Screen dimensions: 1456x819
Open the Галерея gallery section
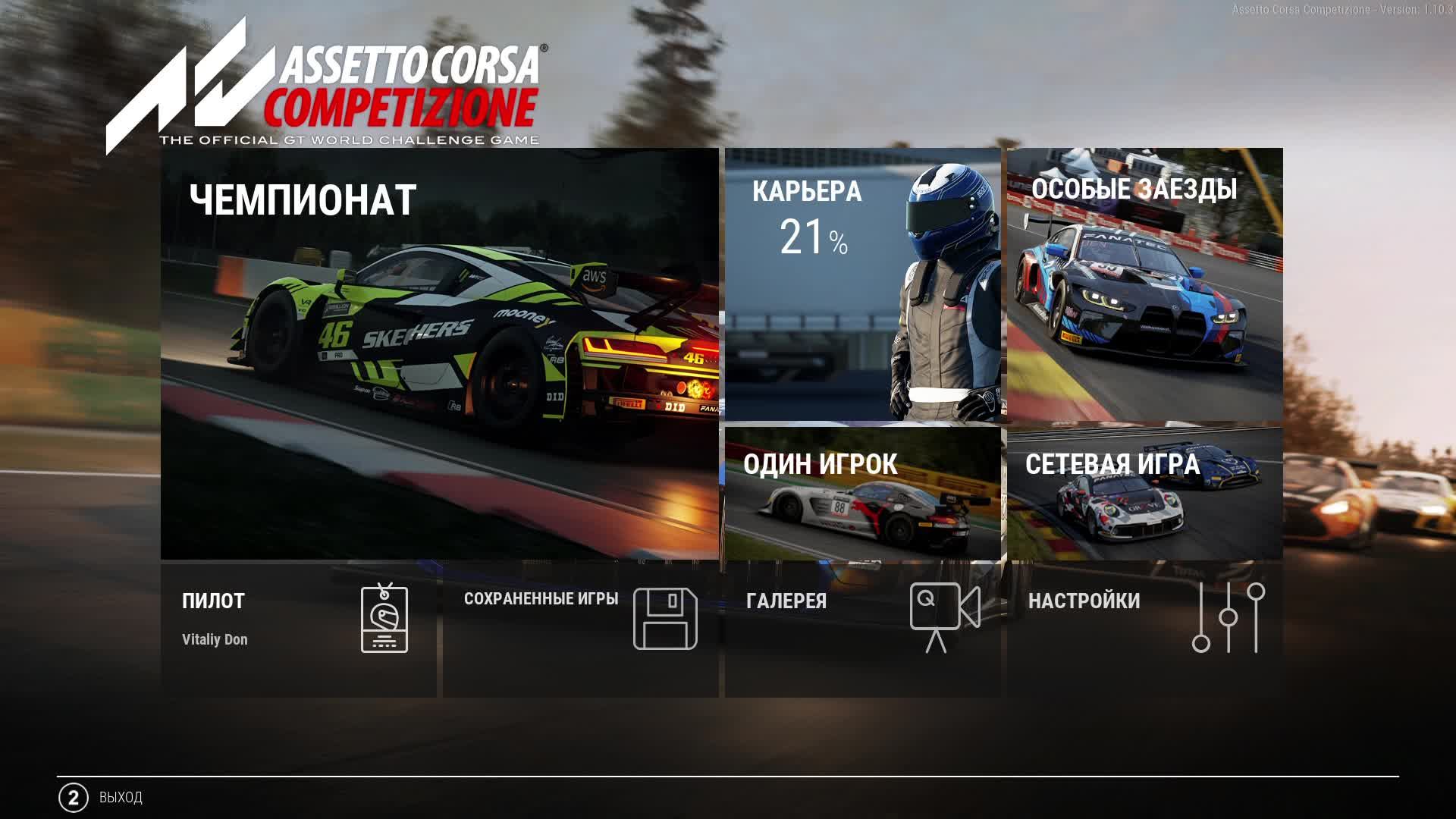pyautogui.click(x=862, y=629)
